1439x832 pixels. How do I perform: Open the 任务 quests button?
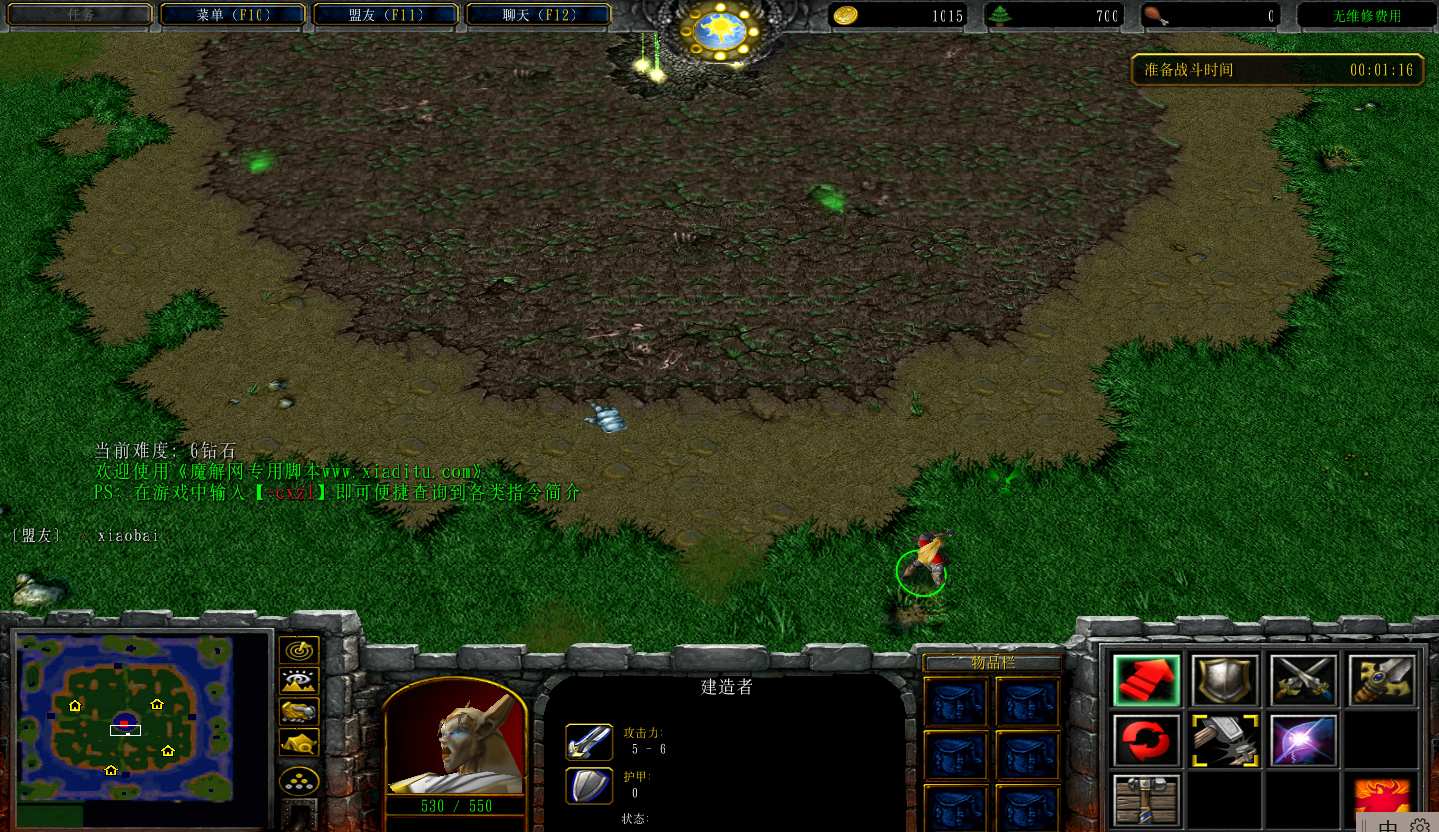[82, 15]
